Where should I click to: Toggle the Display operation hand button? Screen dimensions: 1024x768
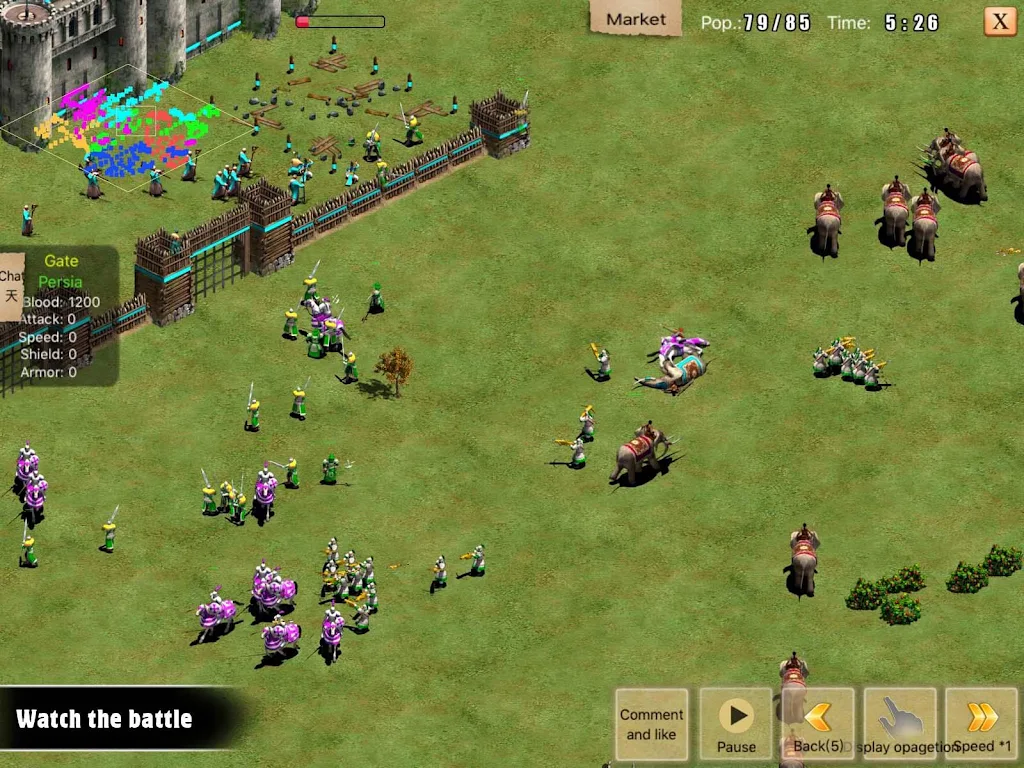pyautogui.click(x=900, y=724)
